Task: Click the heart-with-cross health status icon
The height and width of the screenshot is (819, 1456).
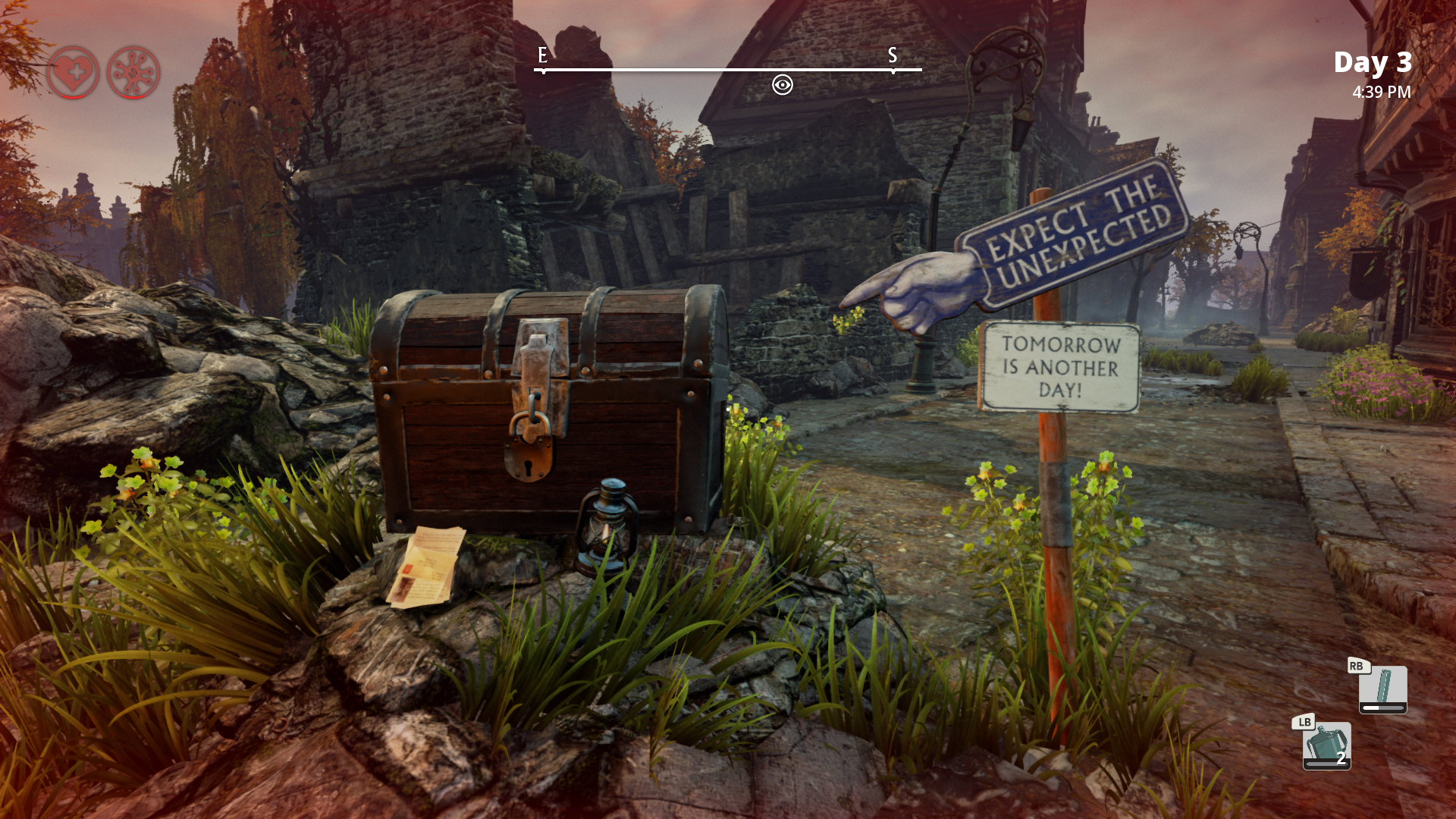Action: point(73,73)
